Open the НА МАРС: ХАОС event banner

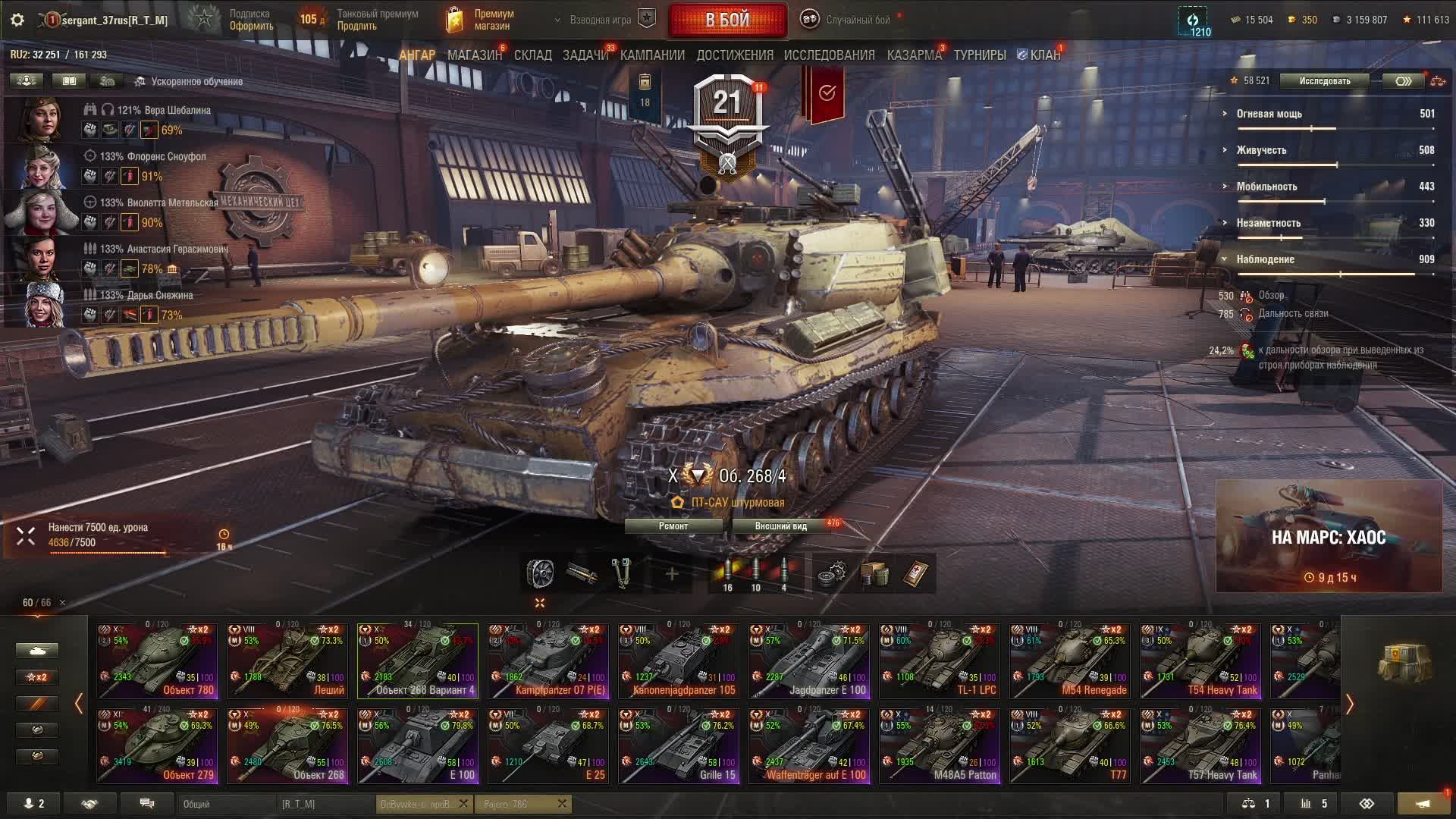[1329, 536]
